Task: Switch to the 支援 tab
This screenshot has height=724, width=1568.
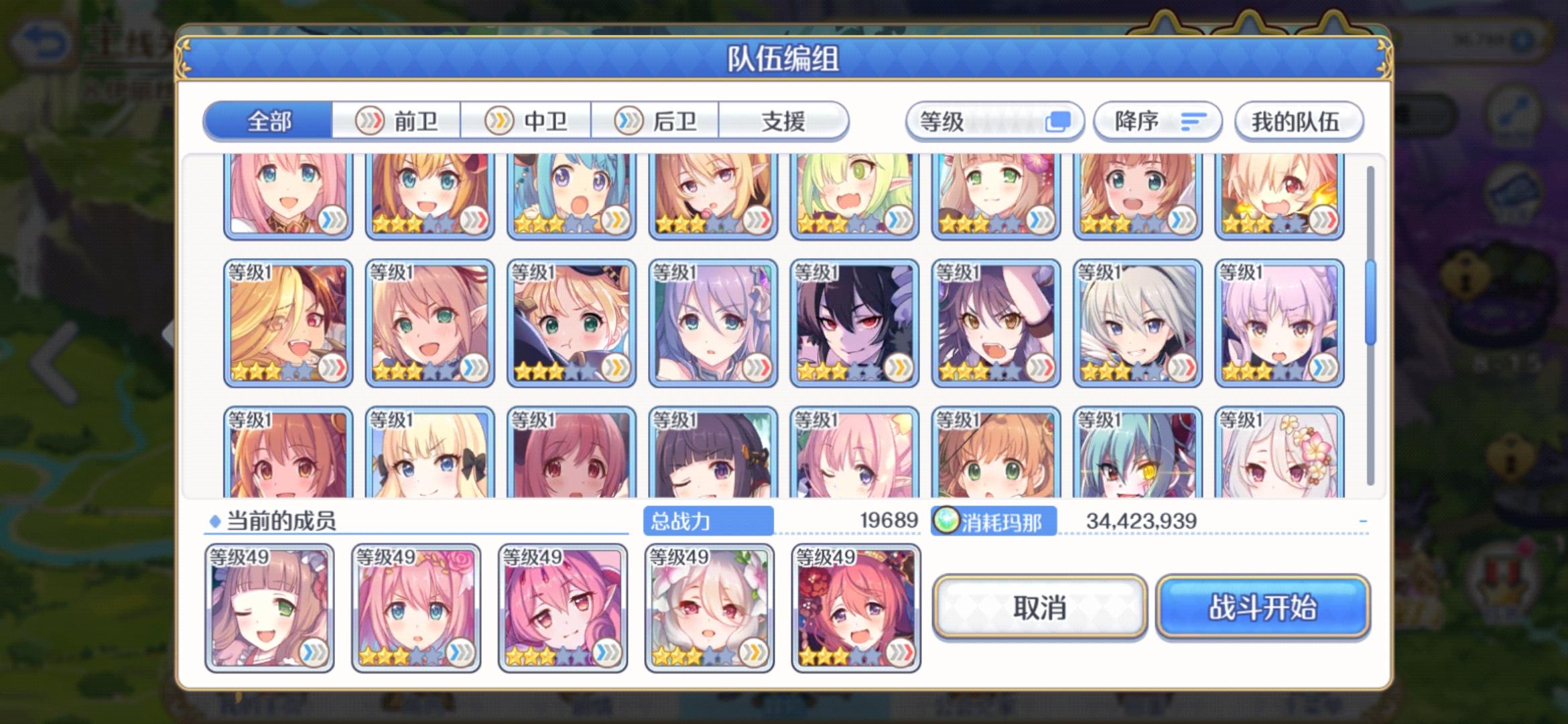Action: [784, 121]
